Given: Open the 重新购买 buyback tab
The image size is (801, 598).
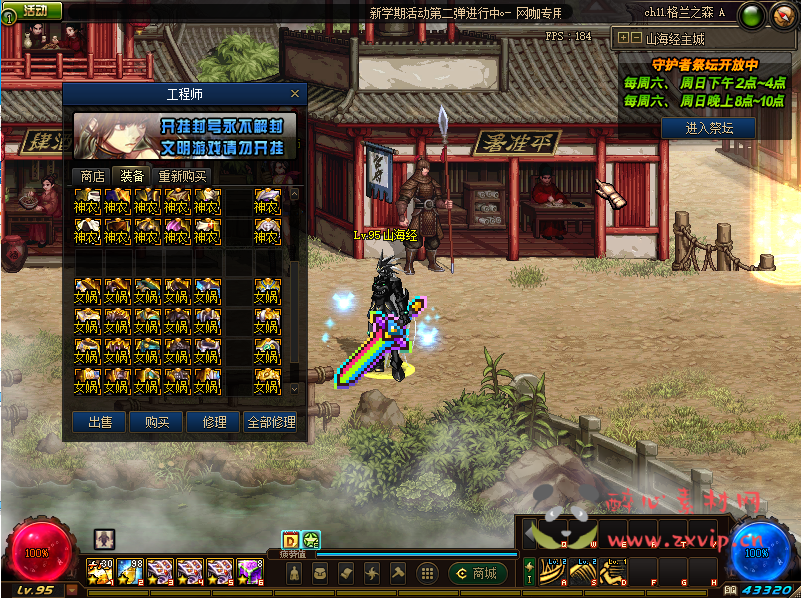Looking at the screenshot, I should coord(182,176).
